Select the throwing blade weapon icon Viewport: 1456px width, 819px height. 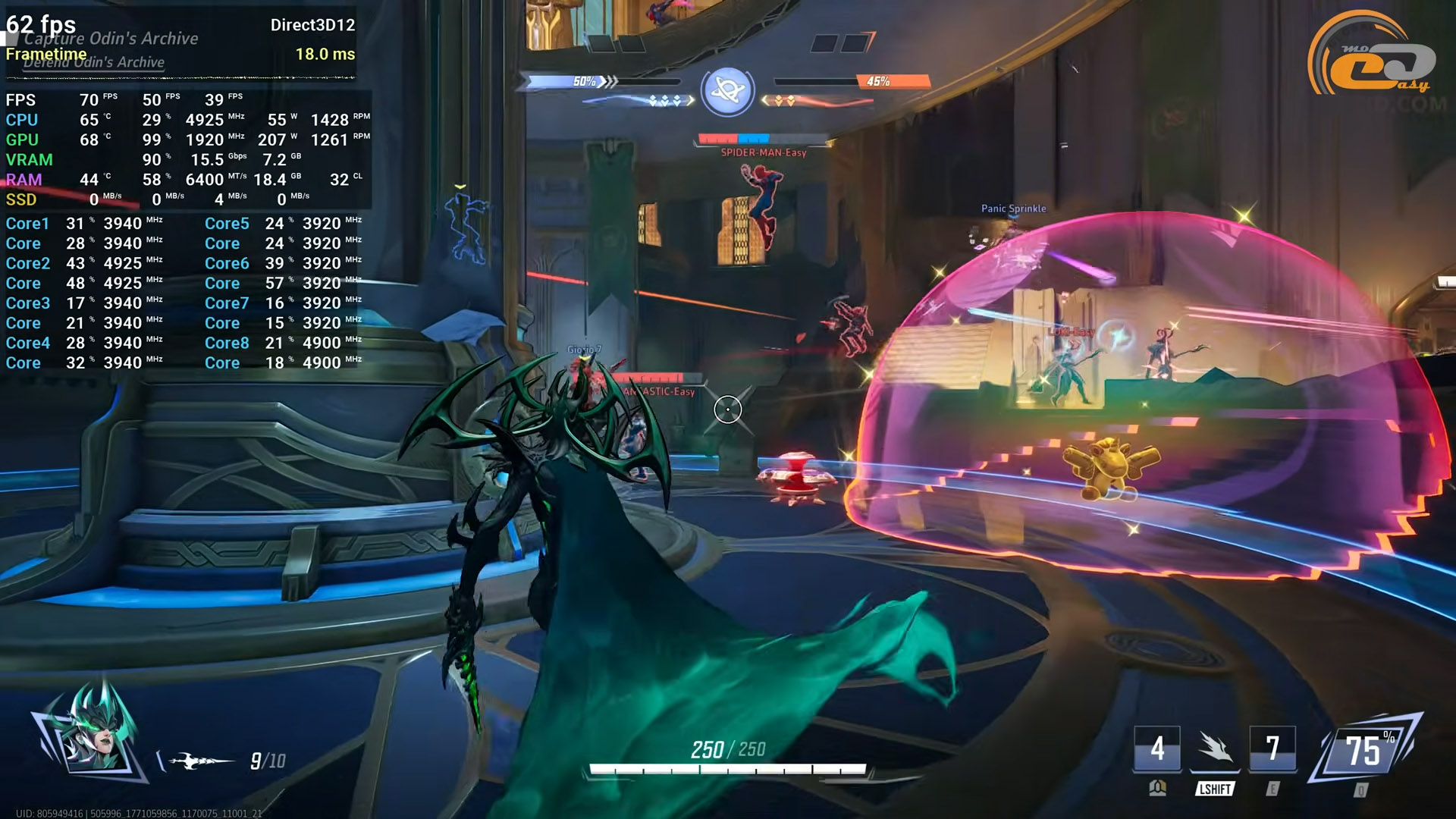tap(199, 761)
